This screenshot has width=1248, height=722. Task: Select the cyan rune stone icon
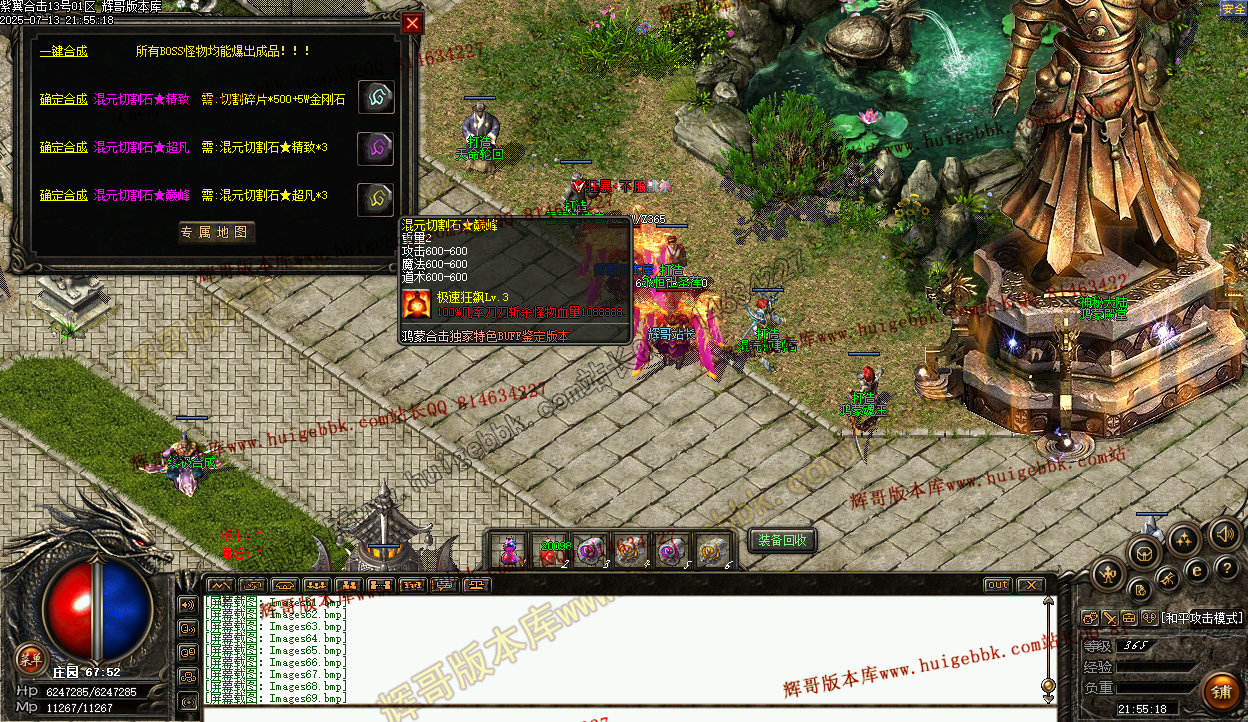pos(376,98)
